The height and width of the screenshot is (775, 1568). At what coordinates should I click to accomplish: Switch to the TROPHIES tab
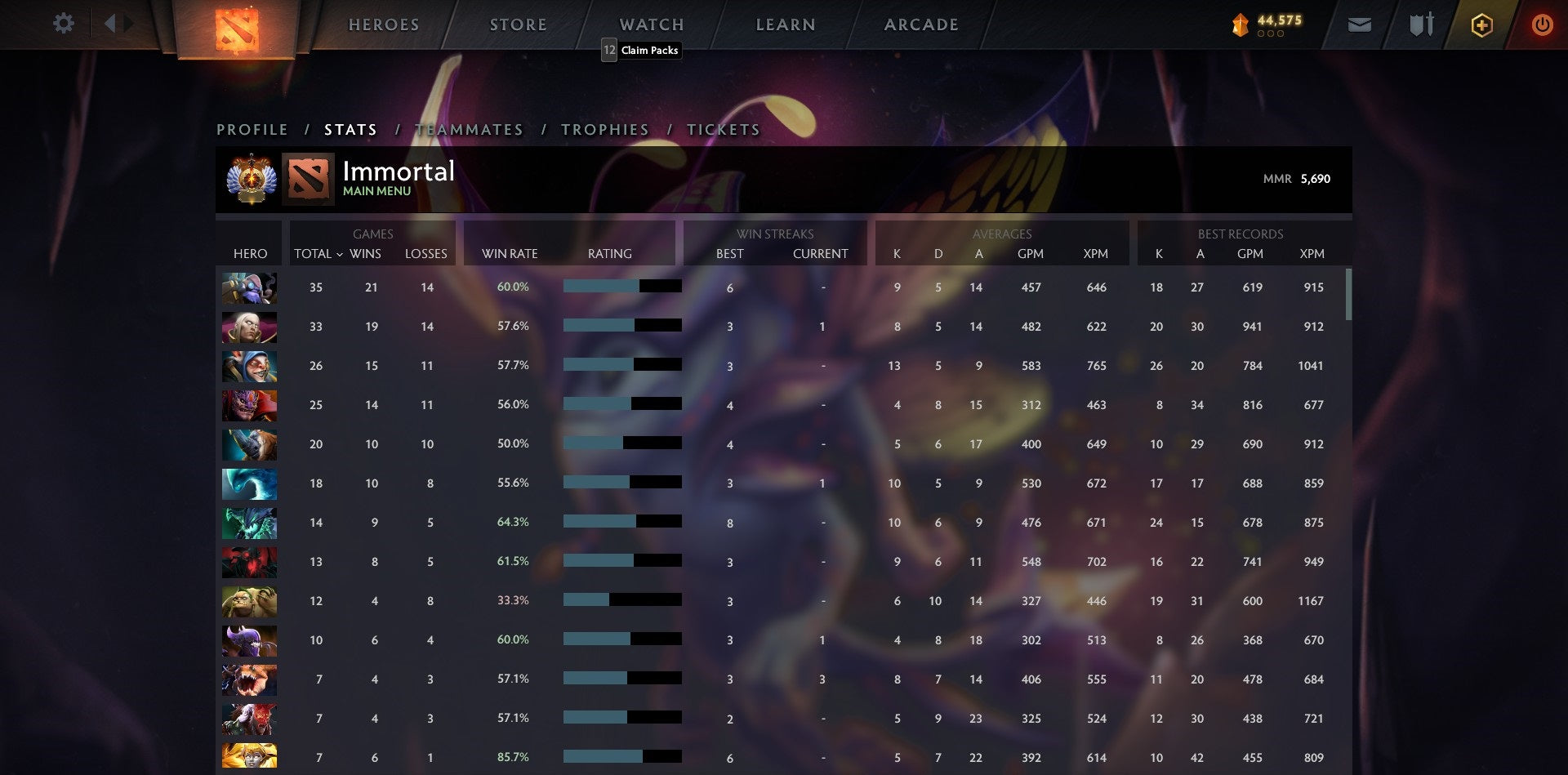pyautogui.click(x=604, y=129)
